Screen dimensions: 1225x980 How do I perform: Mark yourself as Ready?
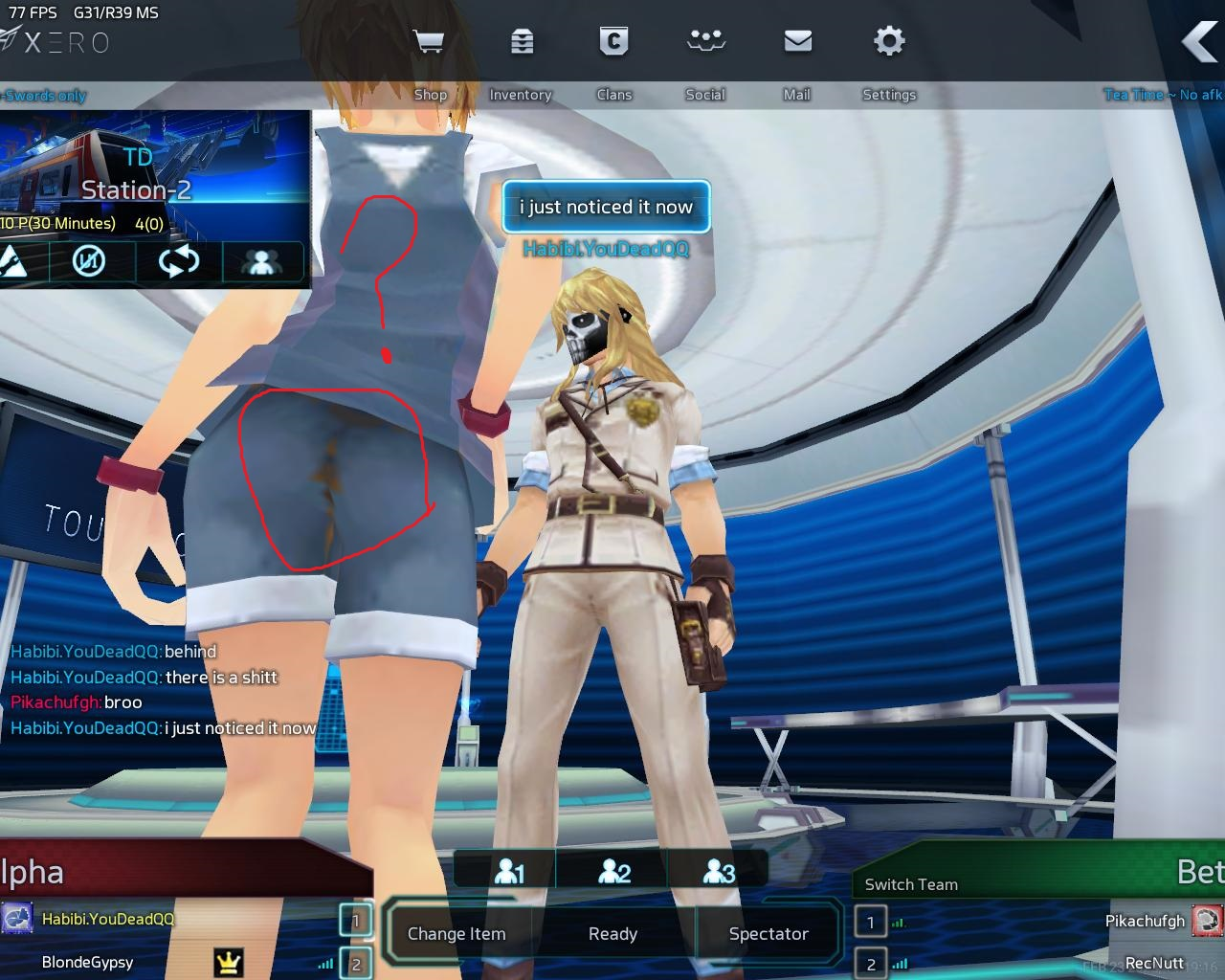[612, 934]
